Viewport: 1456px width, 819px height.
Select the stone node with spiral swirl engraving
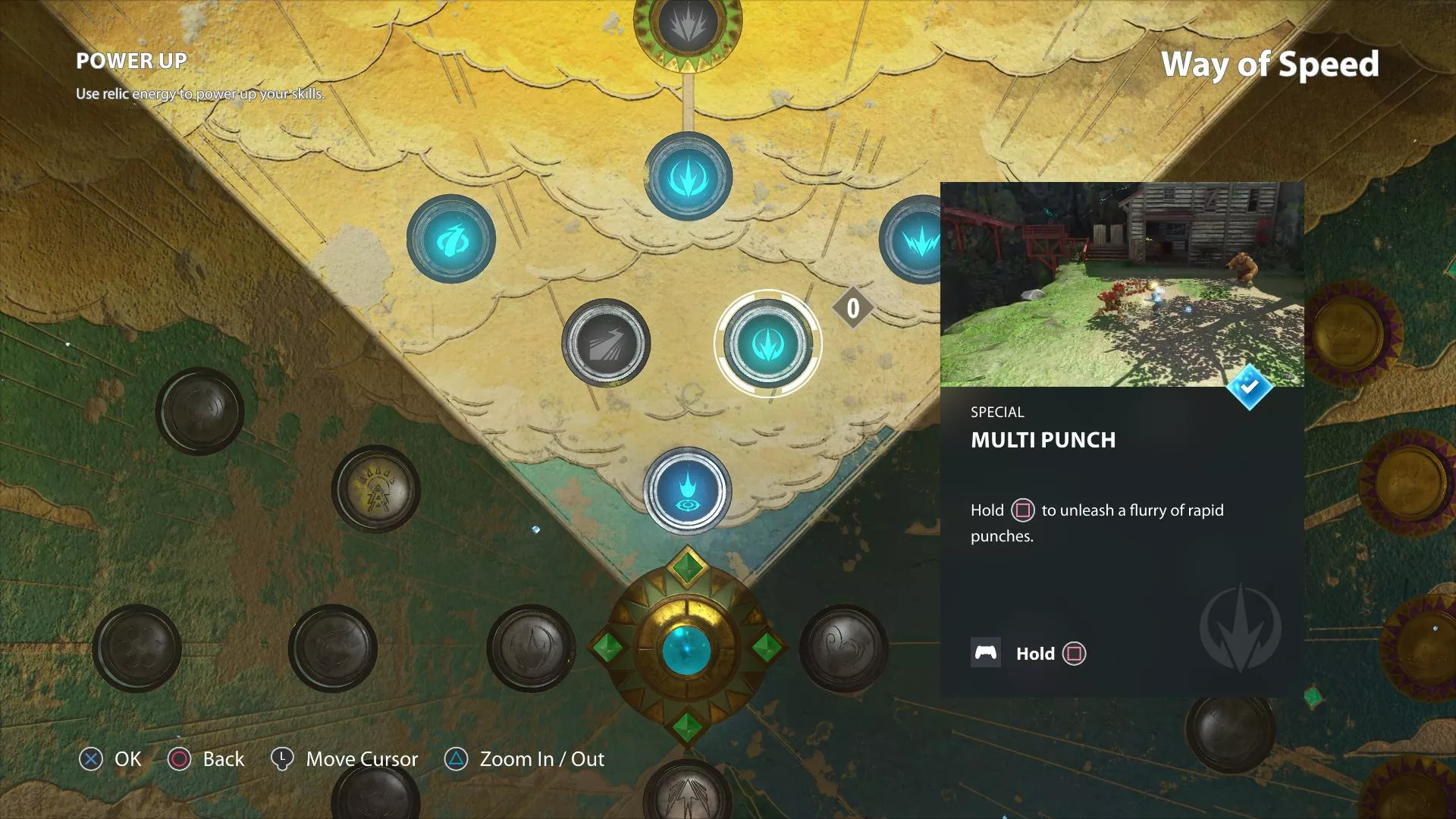pyautogui.click(x=843, y=648)
